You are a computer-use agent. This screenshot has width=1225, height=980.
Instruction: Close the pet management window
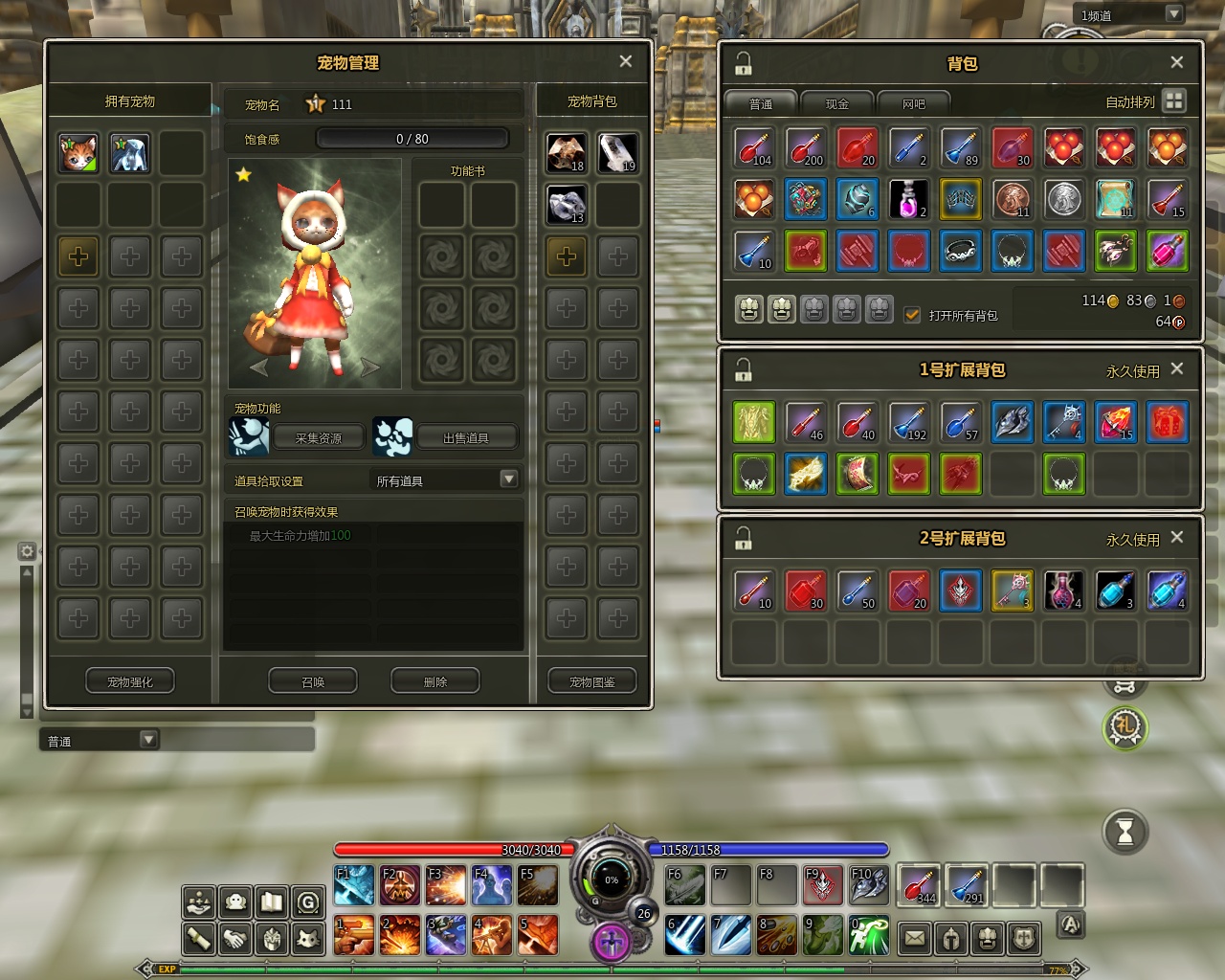(x=626, y=61)
